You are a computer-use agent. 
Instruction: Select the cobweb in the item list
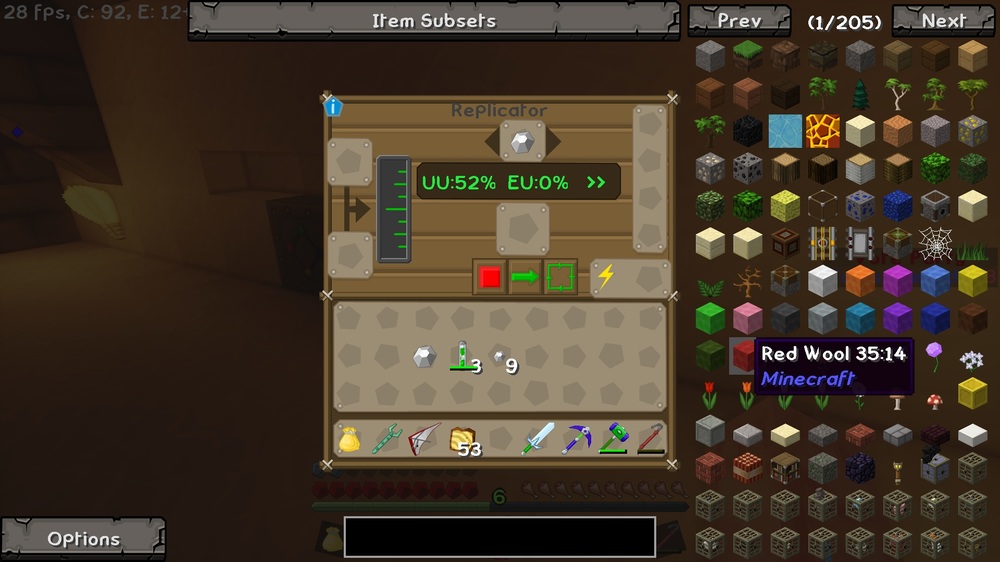click(x=935, y=243)
